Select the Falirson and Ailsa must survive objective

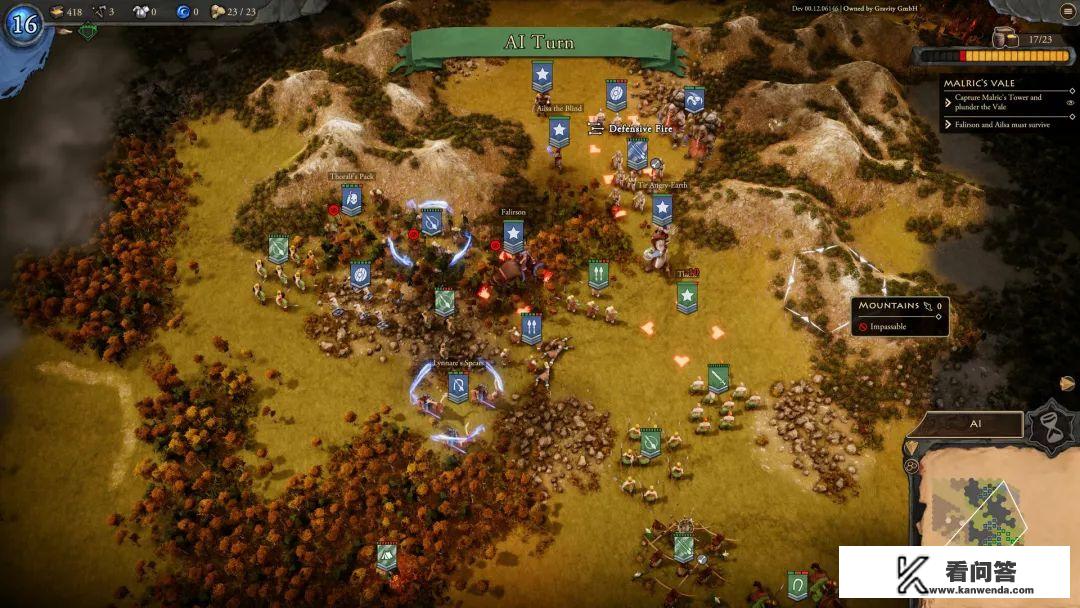point(1001,125)
